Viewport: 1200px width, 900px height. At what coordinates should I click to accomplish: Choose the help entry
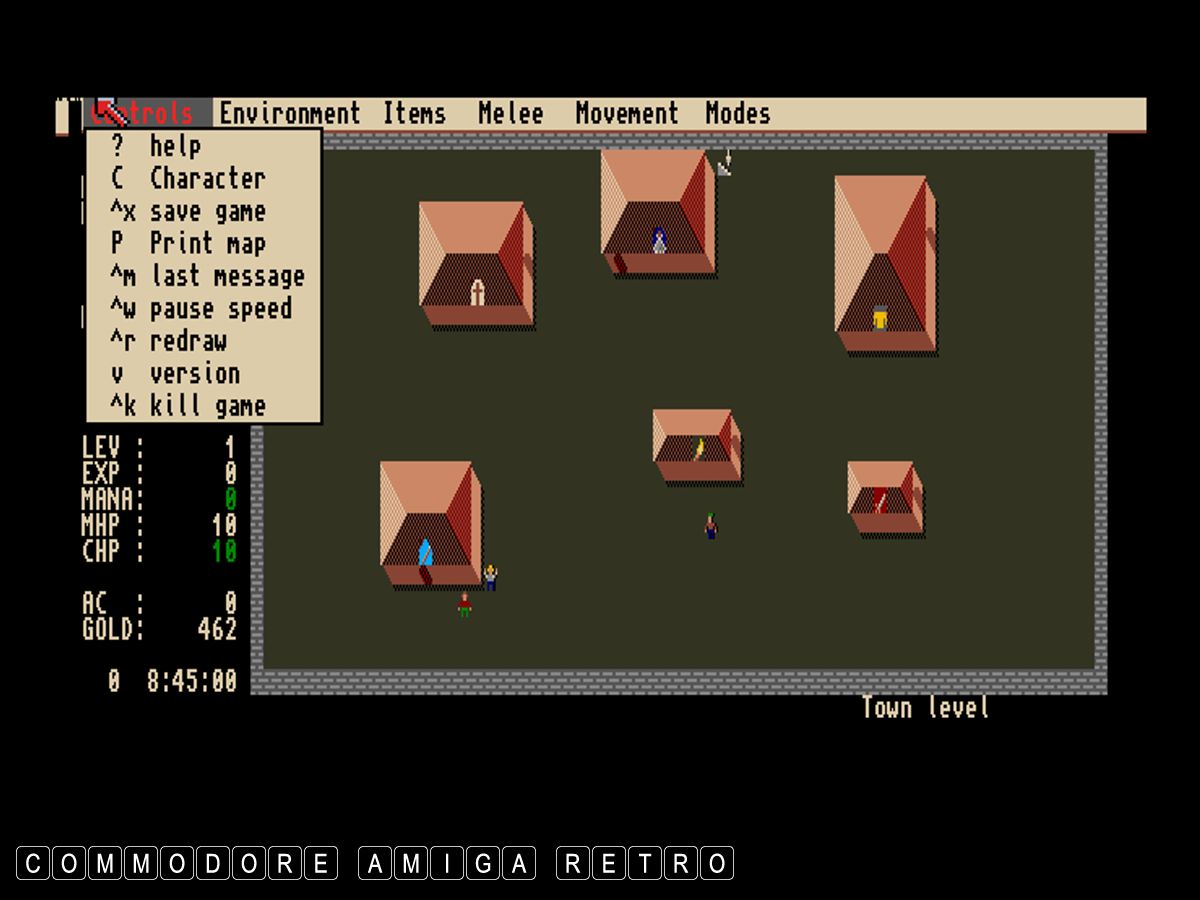[x=175, y=147]
